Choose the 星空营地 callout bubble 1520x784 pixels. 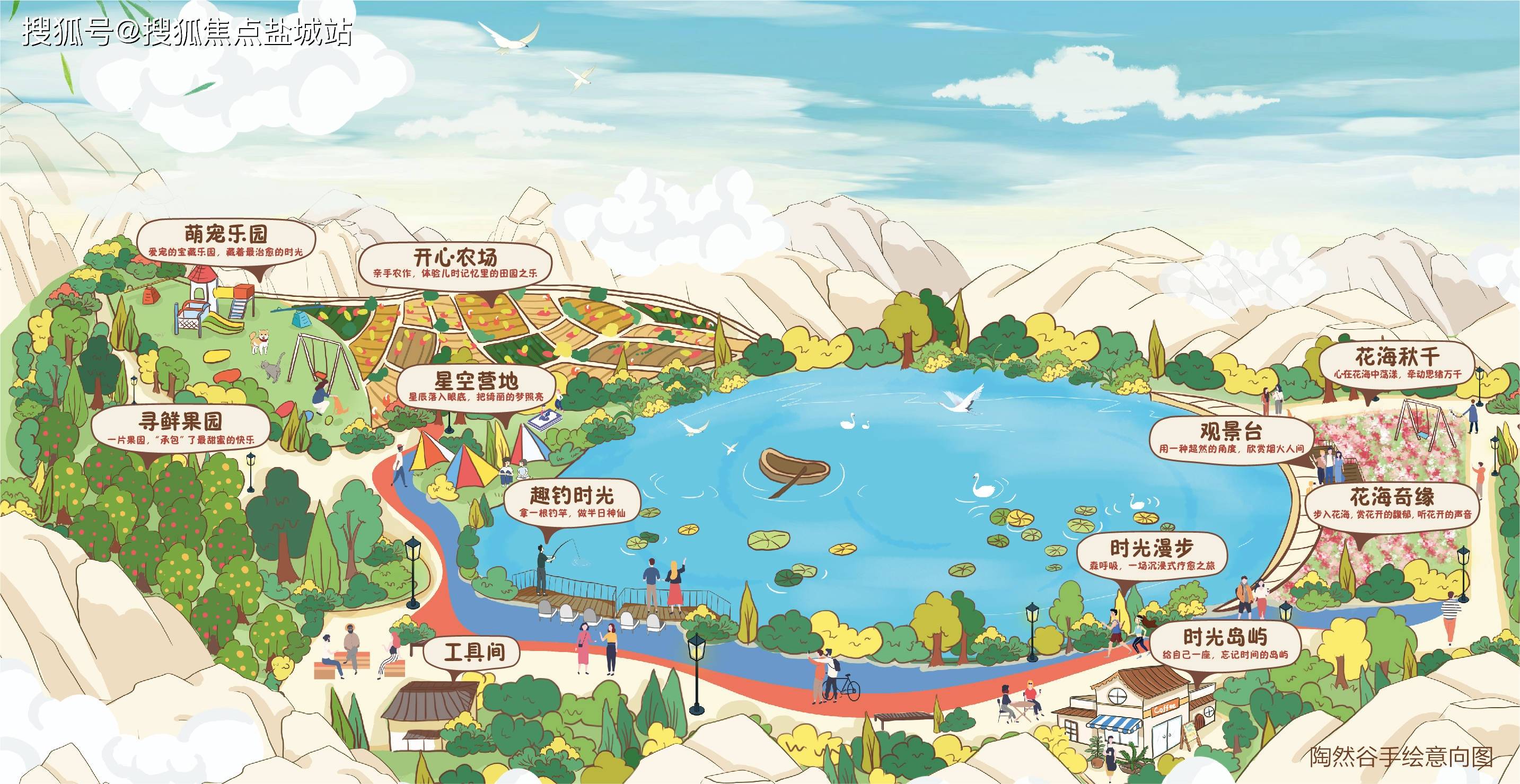(x=476, y=386)
